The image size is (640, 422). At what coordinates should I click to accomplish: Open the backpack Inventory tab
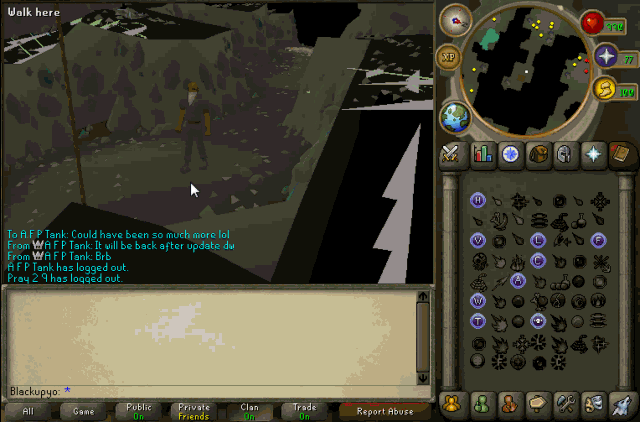click(x=537, y=153)
